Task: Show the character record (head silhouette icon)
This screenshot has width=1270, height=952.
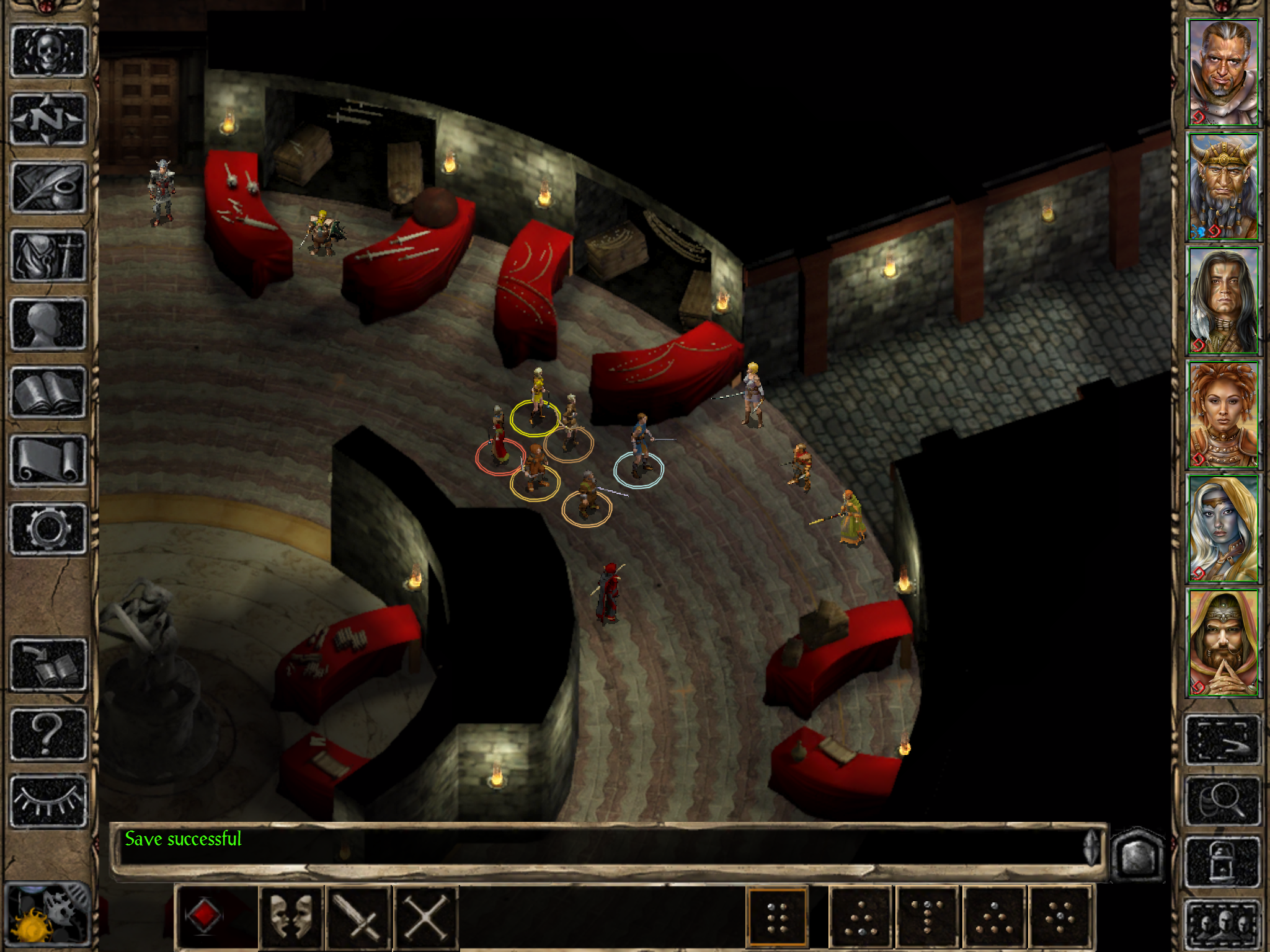Action: pos(48,324)
